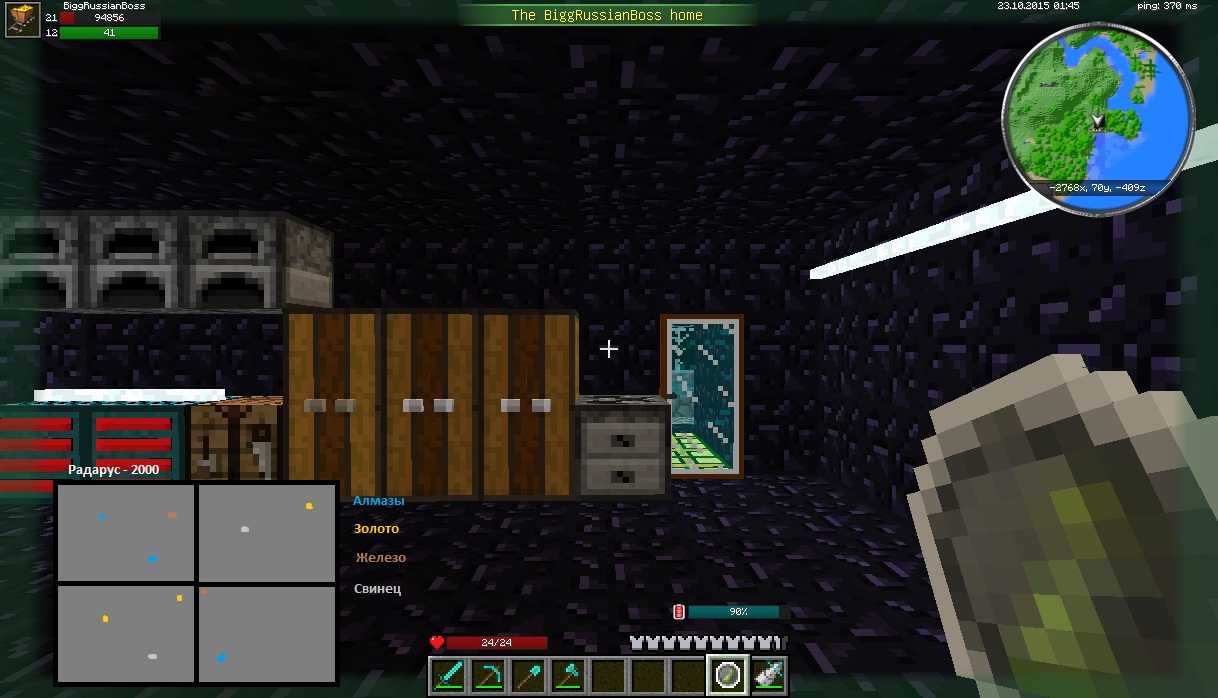The width and height of the screenshot is (1218, 698).
Task: Choose the Золото legend entry
Action: coord(376,529)
